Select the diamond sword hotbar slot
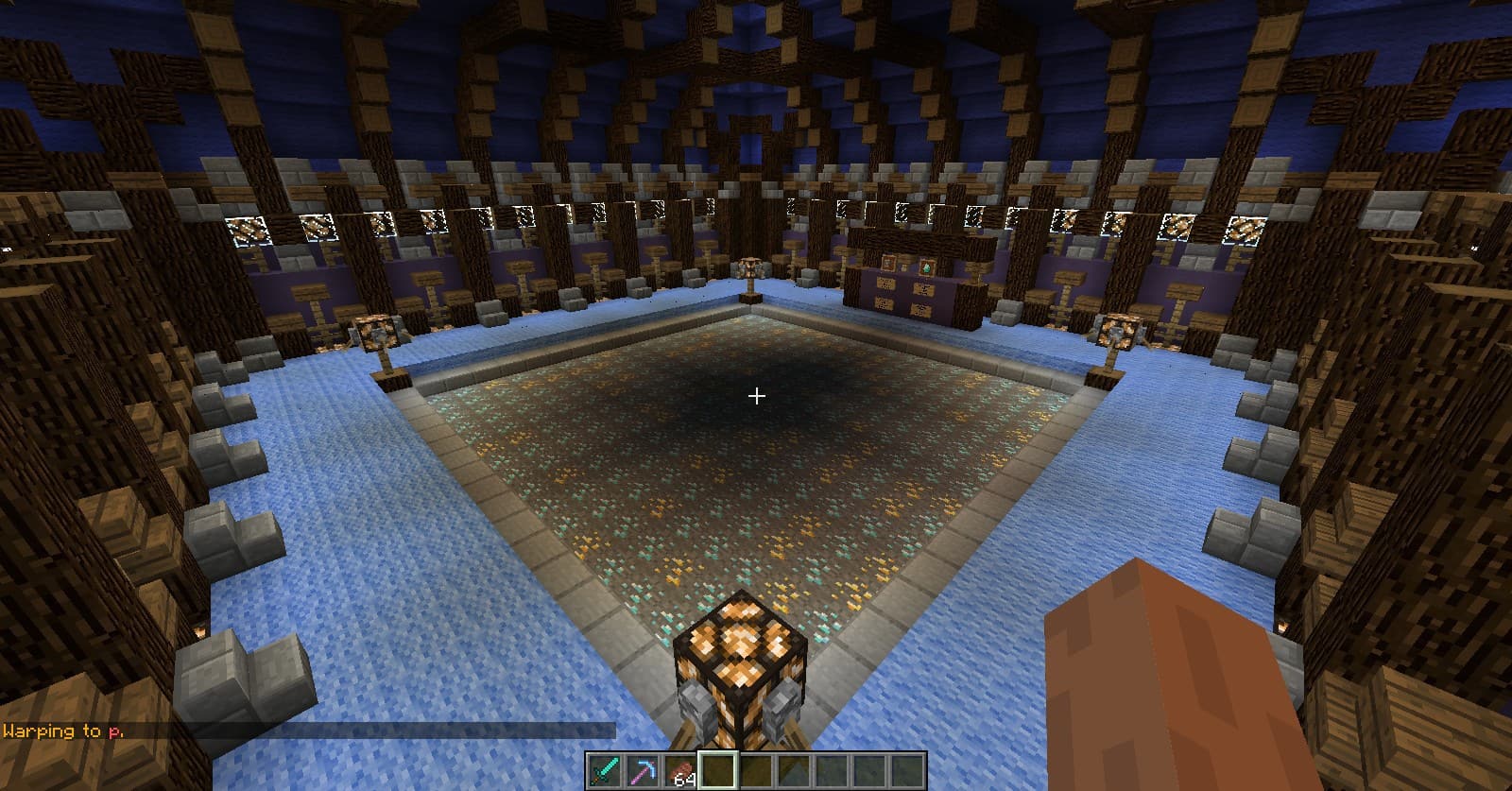The image size is (1512, 791). [605, 770]
